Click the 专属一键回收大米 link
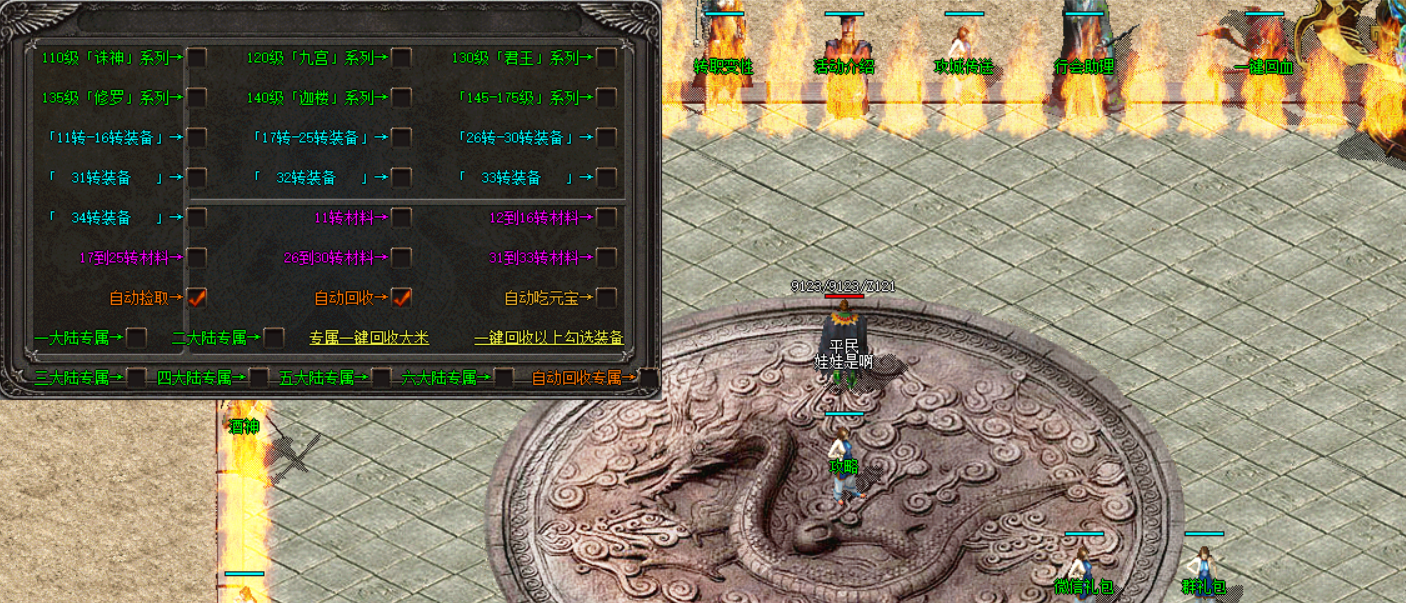This screenshot has height=603, width=1406. (369, 338)
